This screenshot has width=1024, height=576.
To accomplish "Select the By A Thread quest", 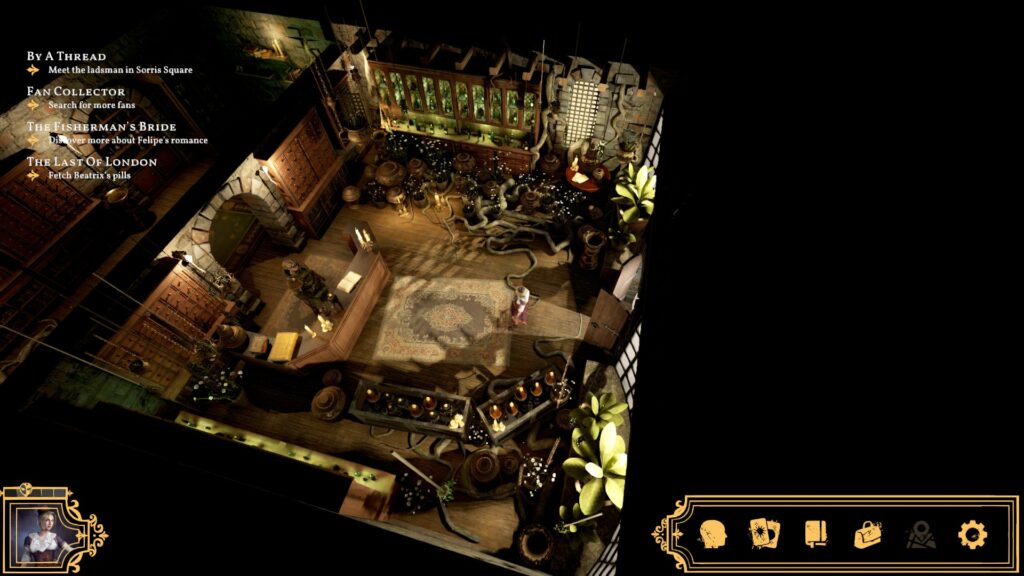I will pyautogui.click(x=66, y=56).
